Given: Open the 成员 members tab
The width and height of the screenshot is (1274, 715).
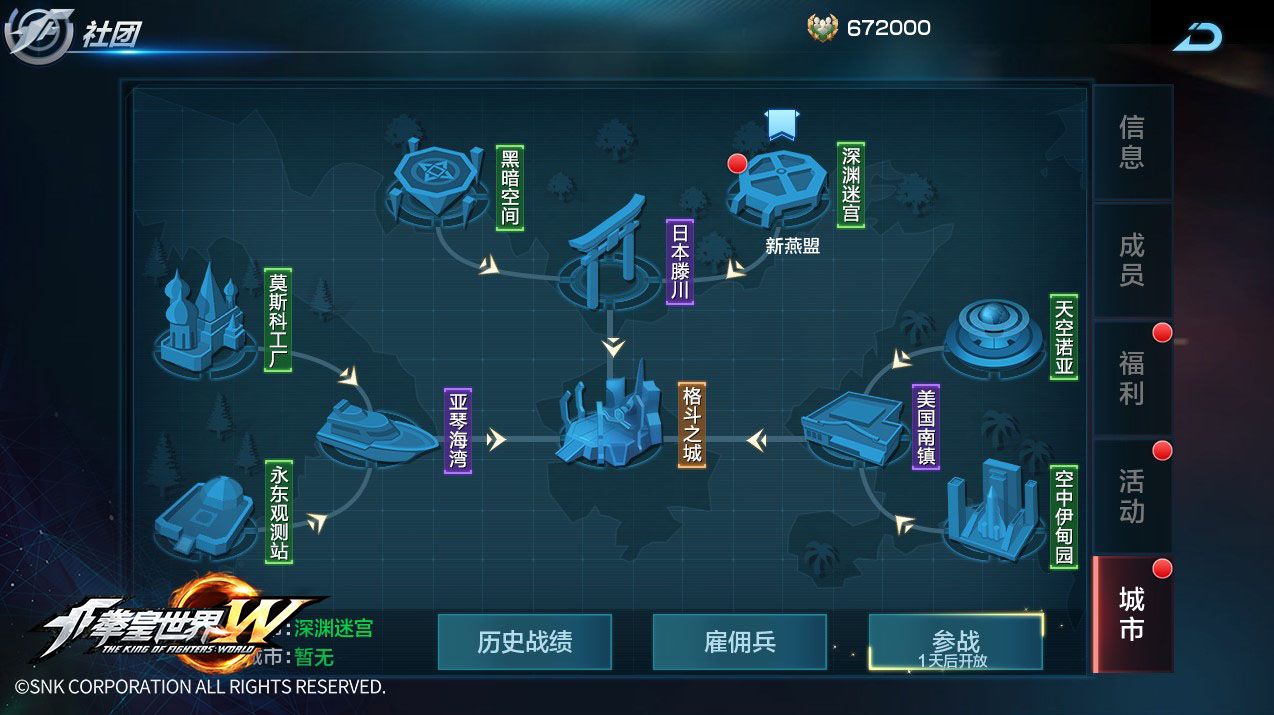Looking at the screenshot, I should click(x=1131, y=260).
